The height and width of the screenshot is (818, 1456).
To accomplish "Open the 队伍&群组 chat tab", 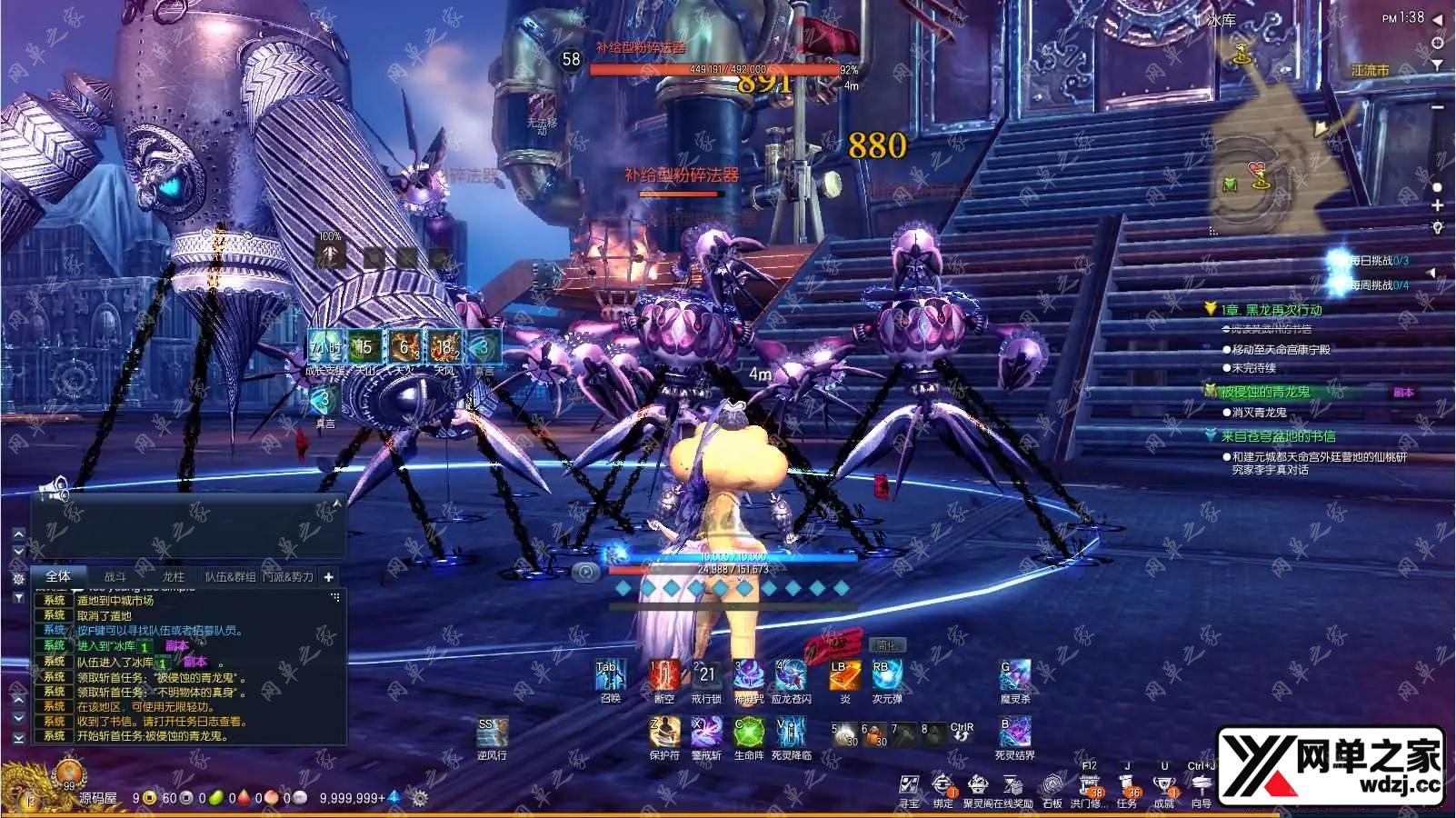I will pyautogui.click(x=230, y=576).
